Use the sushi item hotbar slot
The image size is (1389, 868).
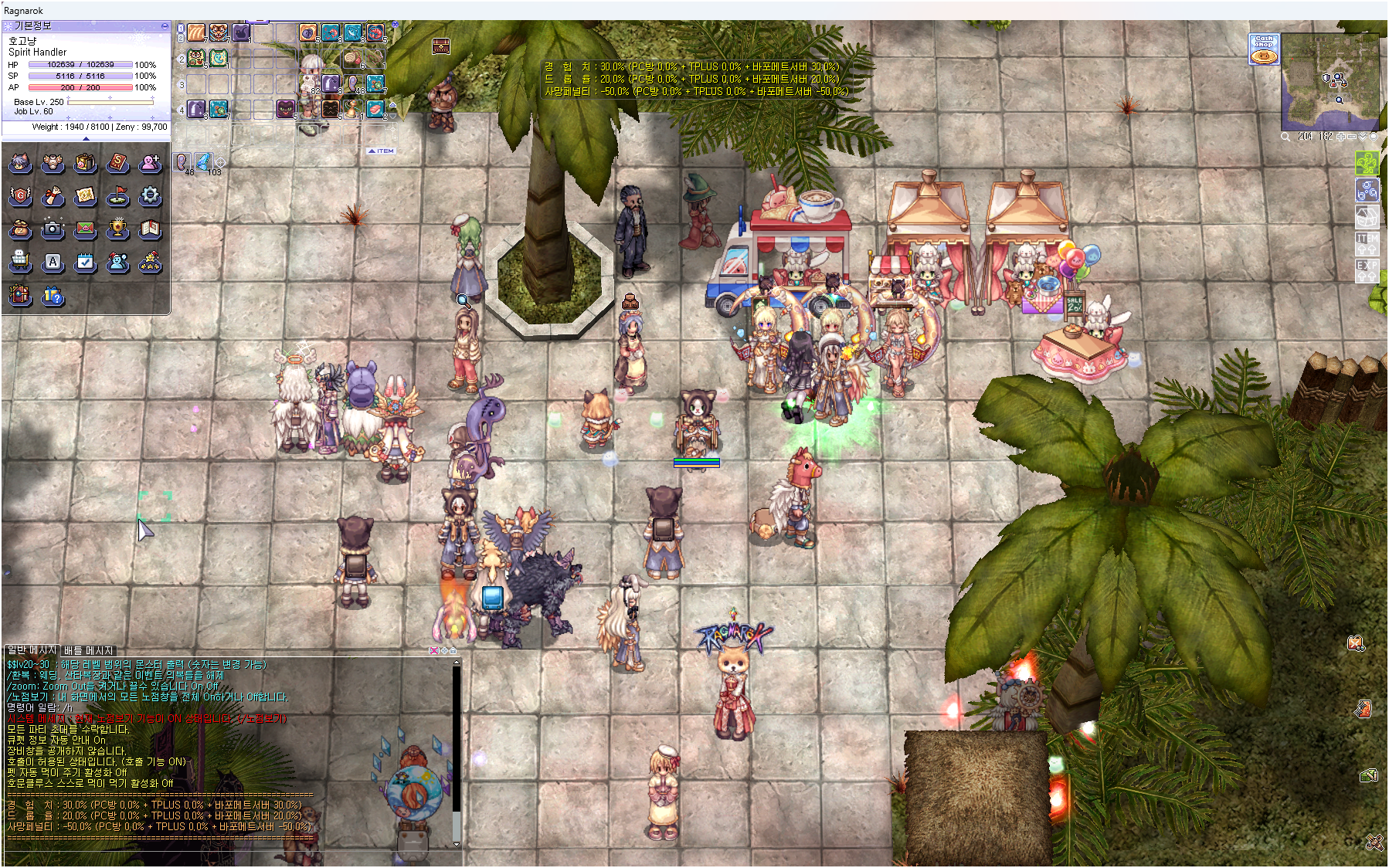point(376,109)
